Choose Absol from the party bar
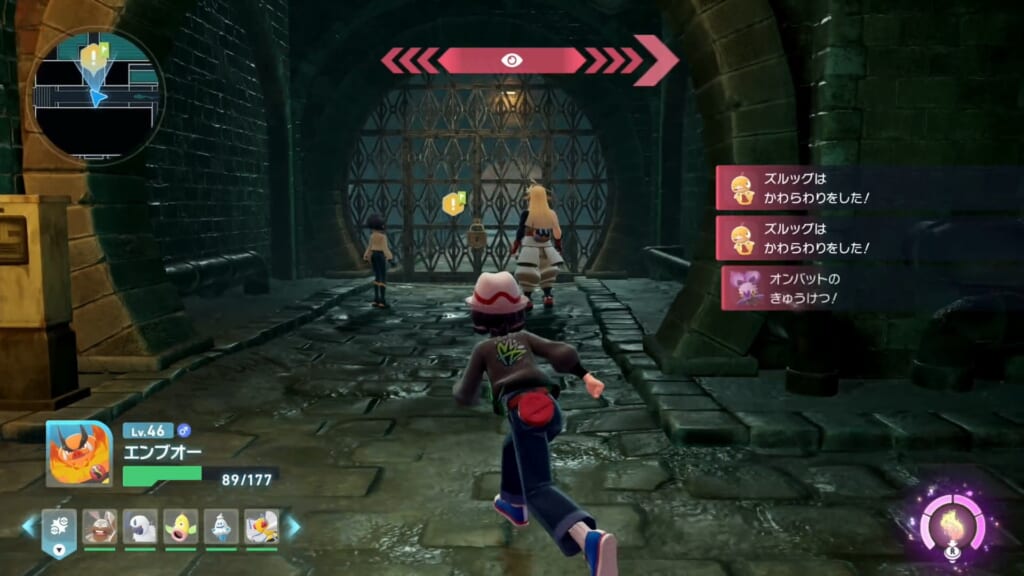The height and width of the screenshot is (576, 1024). point(140,527)
